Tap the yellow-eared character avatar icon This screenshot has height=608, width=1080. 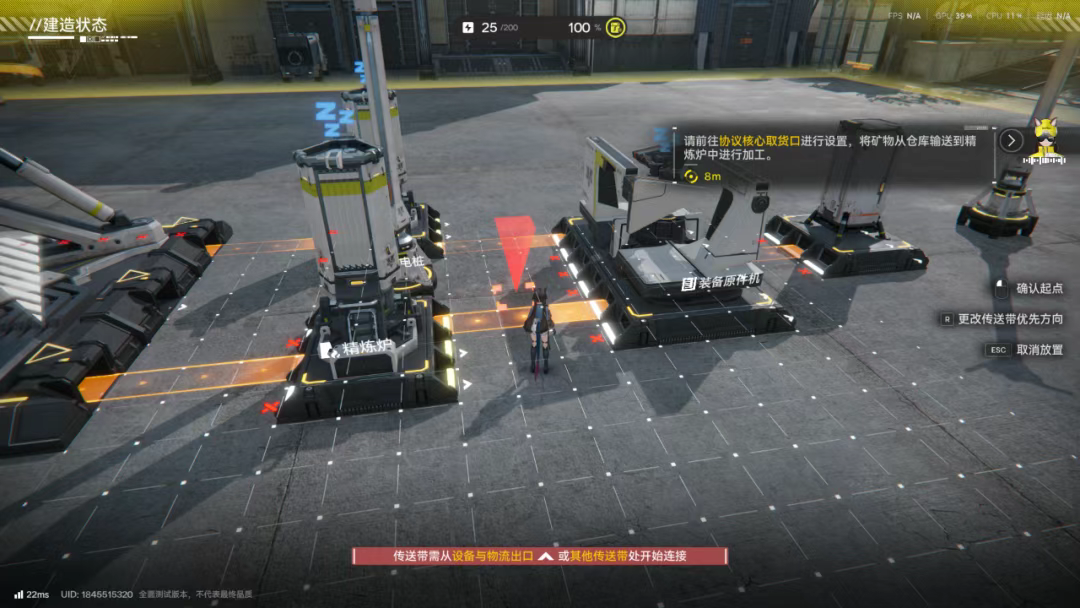[1047, 140]
